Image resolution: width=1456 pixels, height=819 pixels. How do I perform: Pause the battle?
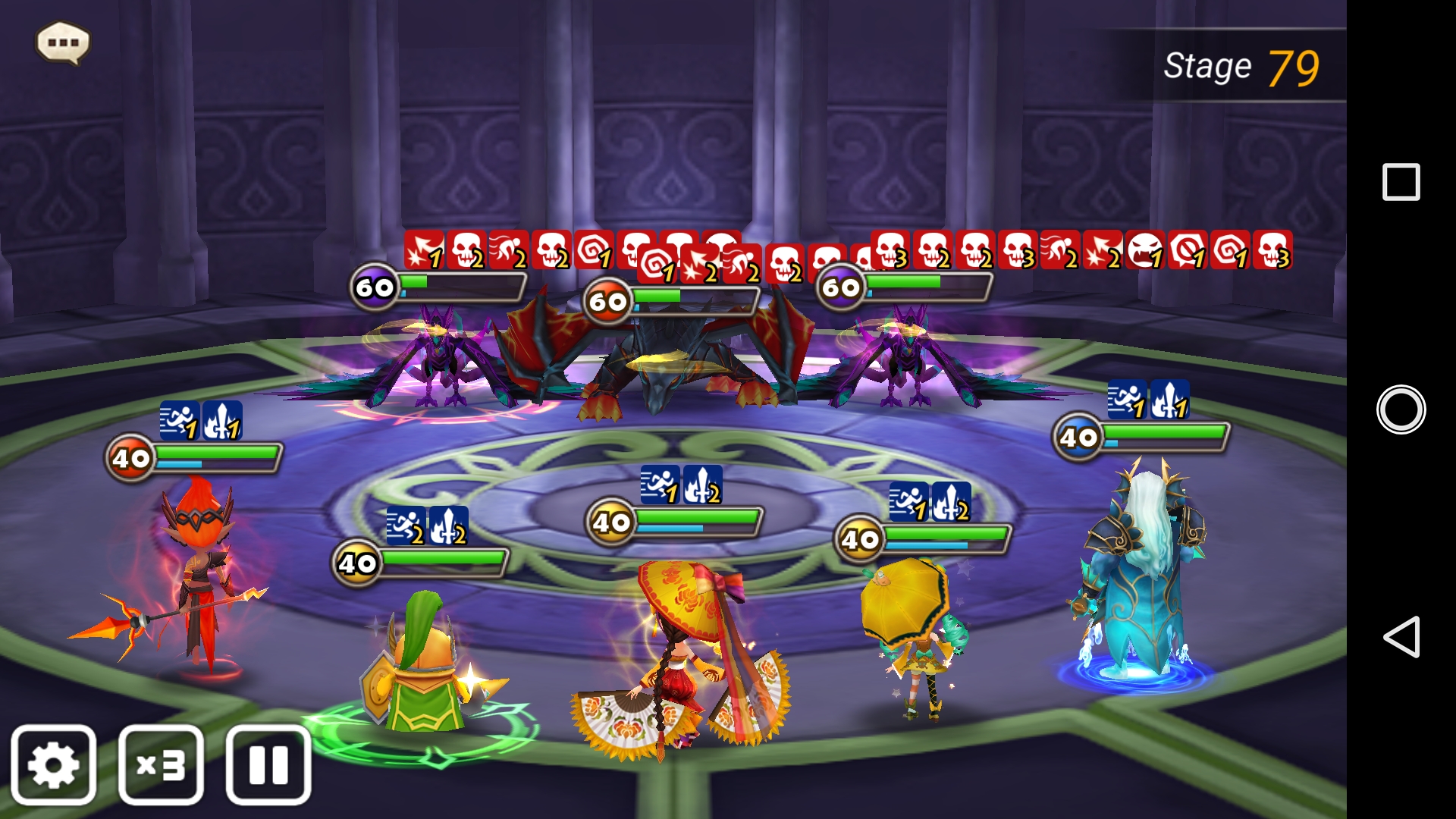click(x=268, y=764)
